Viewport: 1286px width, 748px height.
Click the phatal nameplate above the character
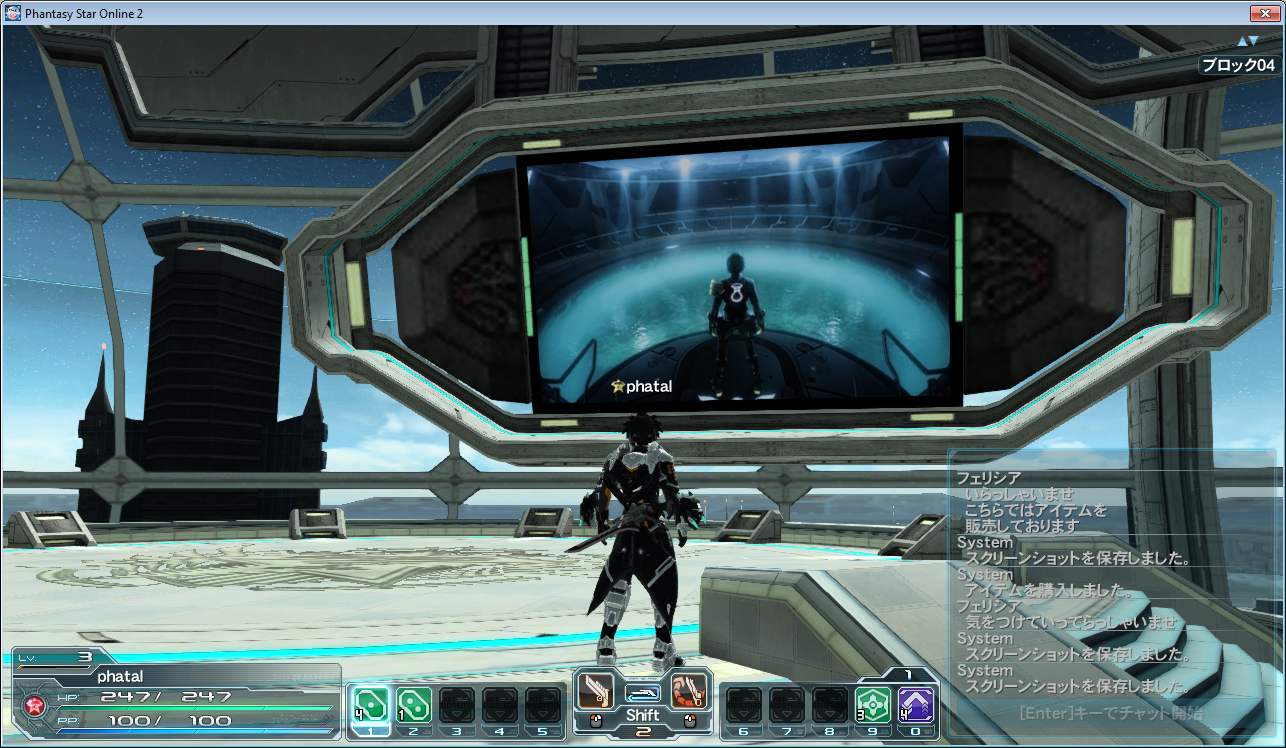tap(645, 388)
